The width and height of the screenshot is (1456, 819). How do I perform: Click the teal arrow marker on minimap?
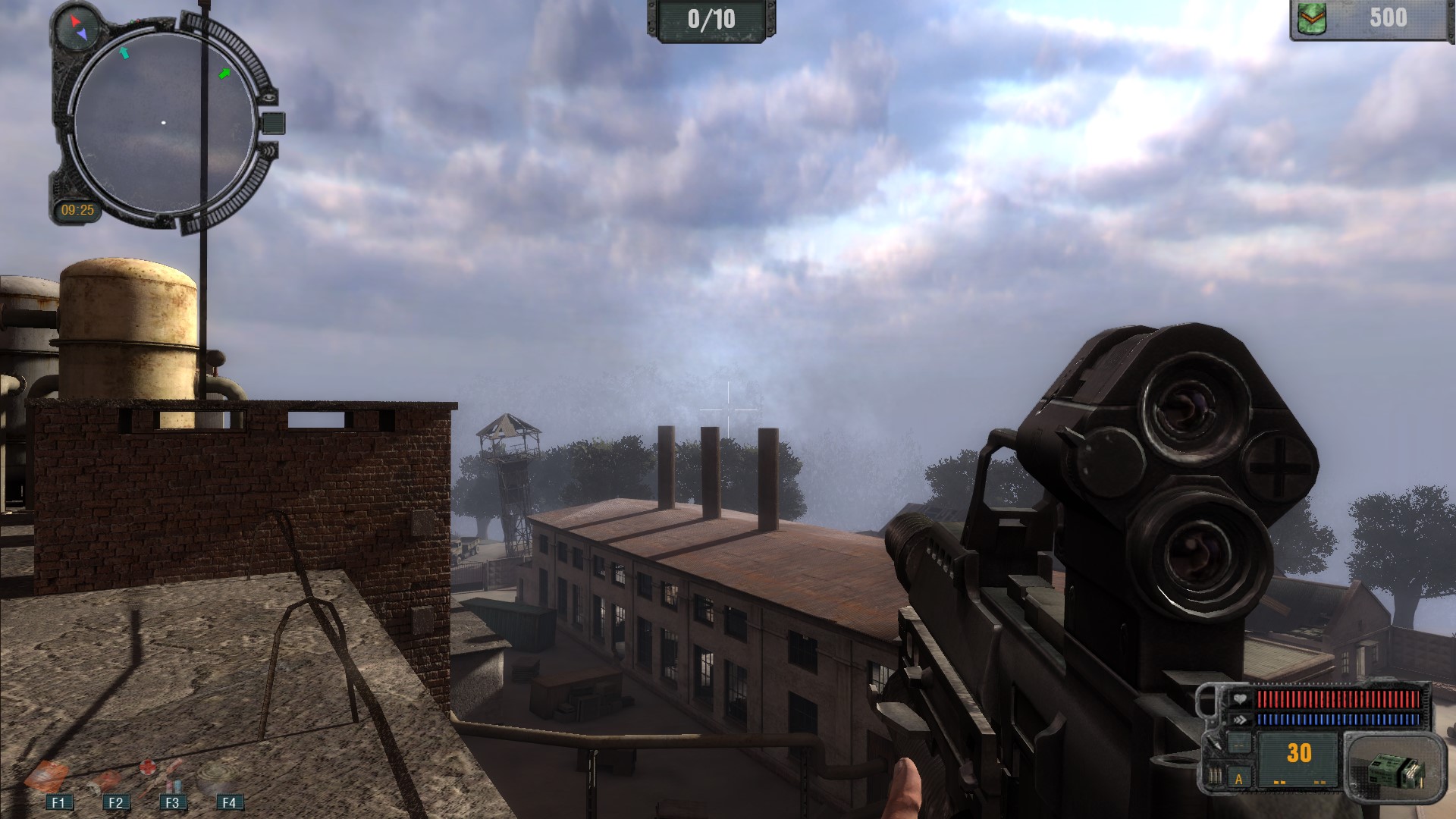pos(125,52)
